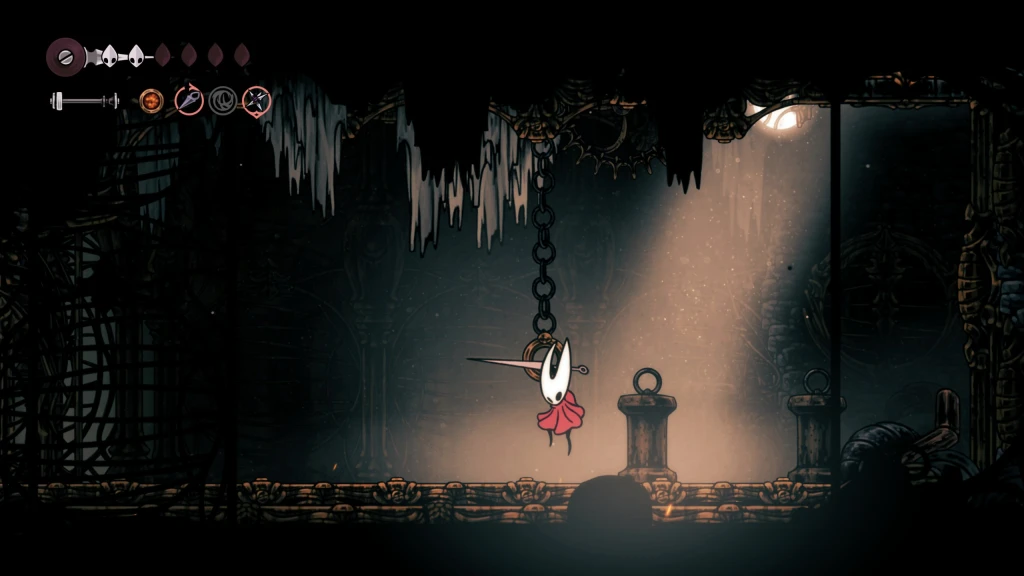1024x576 pixels.
Task: Click the silk spool icon
Action: click(66, 55)
